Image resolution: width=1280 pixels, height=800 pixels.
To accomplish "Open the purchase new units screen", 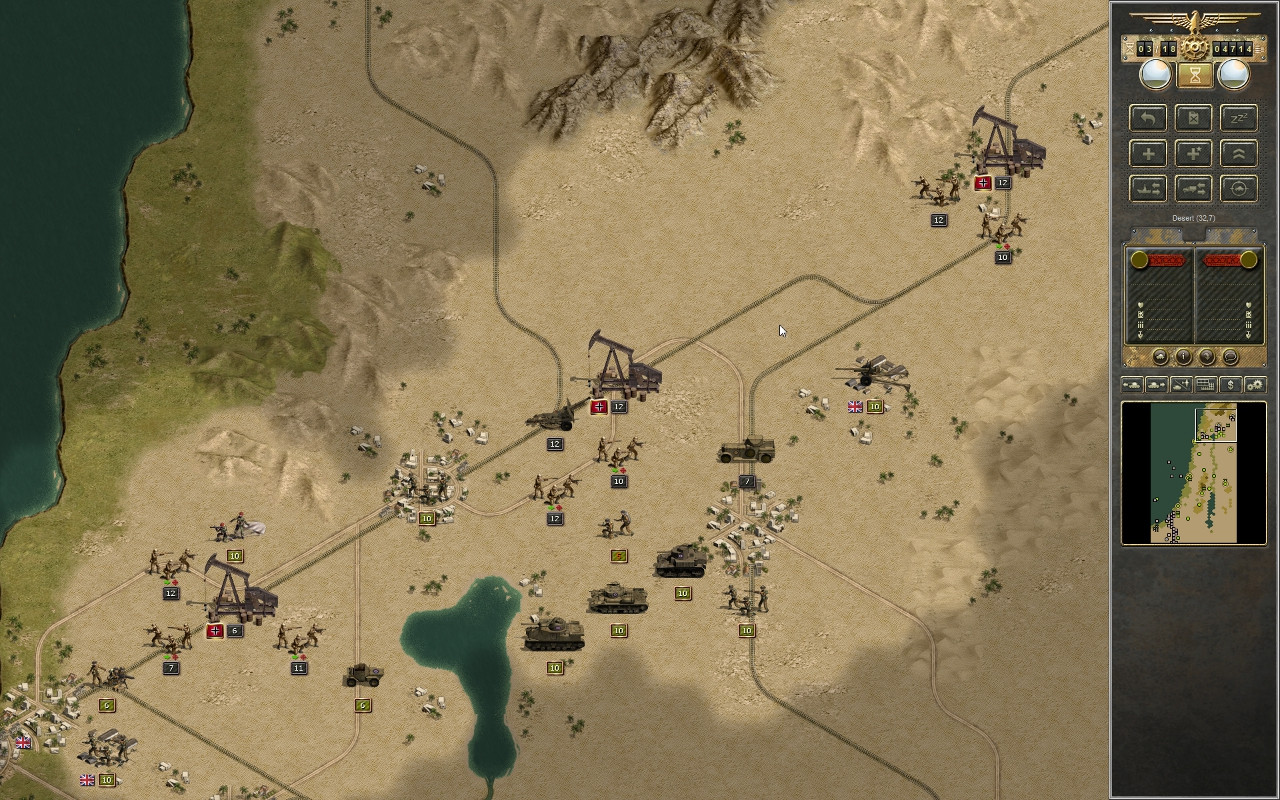I will [1231, 384].
